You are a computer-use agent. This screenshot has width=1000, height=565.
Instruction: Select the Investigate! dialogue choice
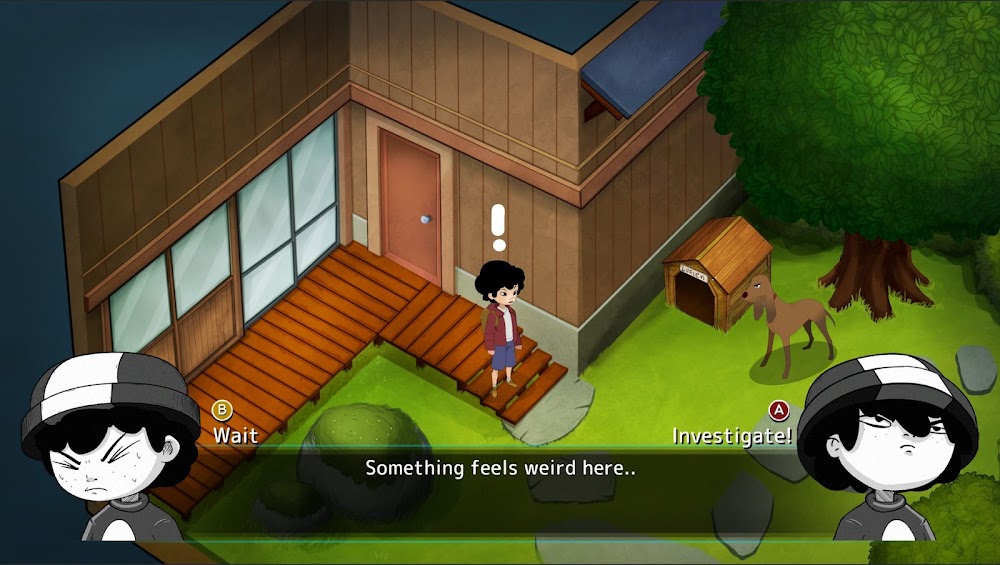tap(732, 436)
